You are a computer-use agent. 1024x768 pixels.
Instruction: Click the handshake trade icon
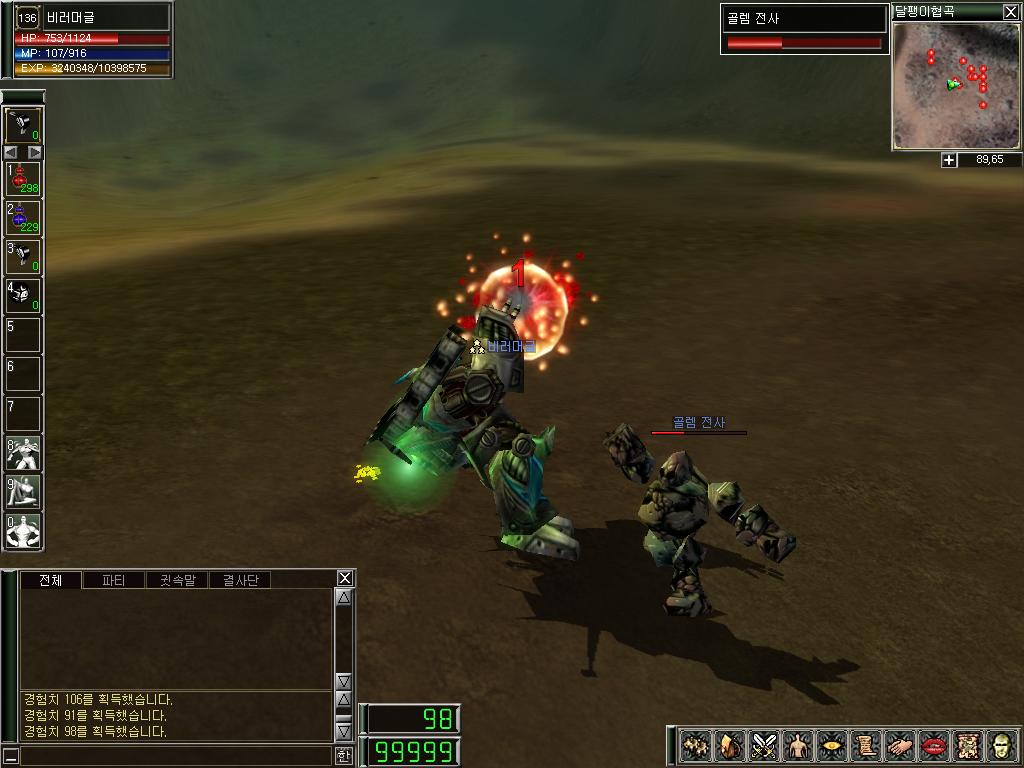[901, 746]
